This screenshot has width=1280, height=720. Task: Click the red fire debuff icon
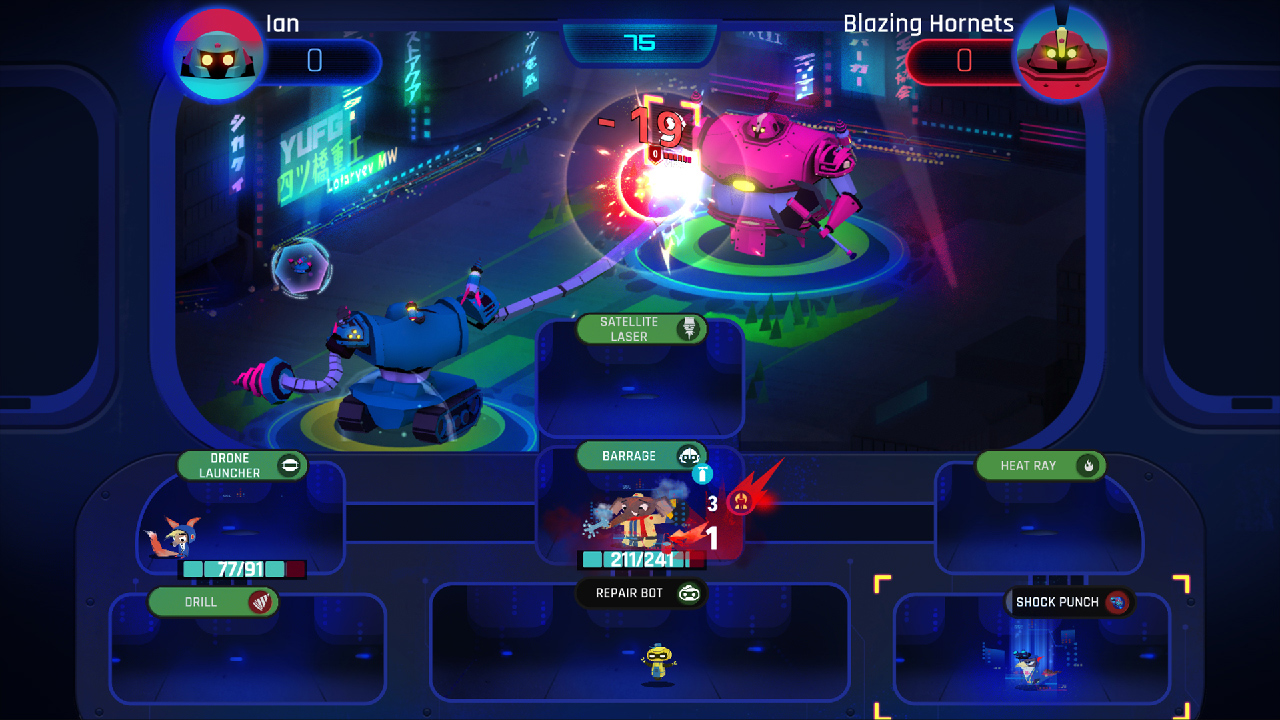(740, 503)
